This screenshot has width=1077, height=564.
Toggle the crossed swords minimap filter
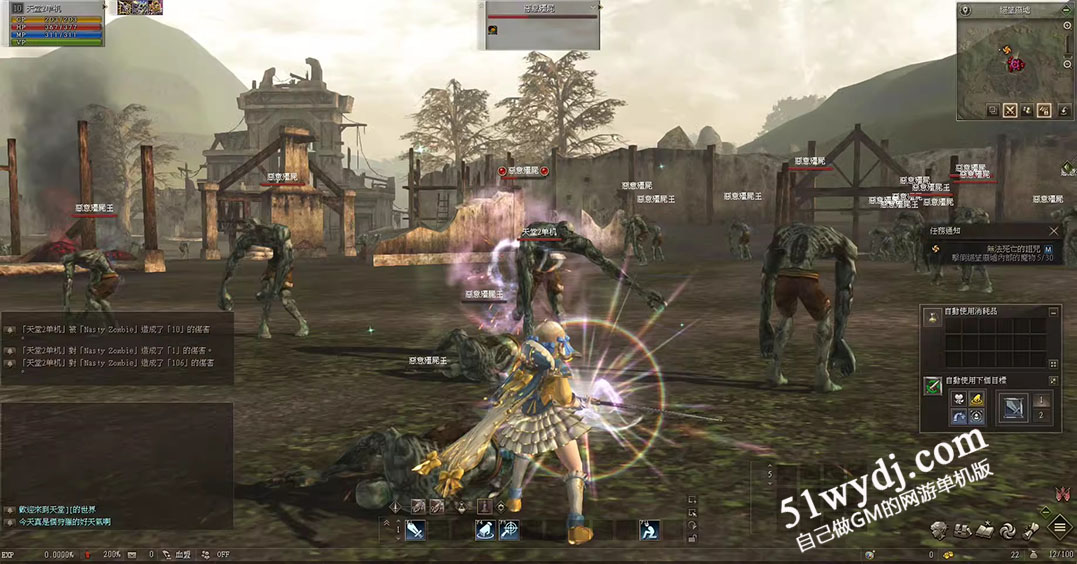[1010, 111]
